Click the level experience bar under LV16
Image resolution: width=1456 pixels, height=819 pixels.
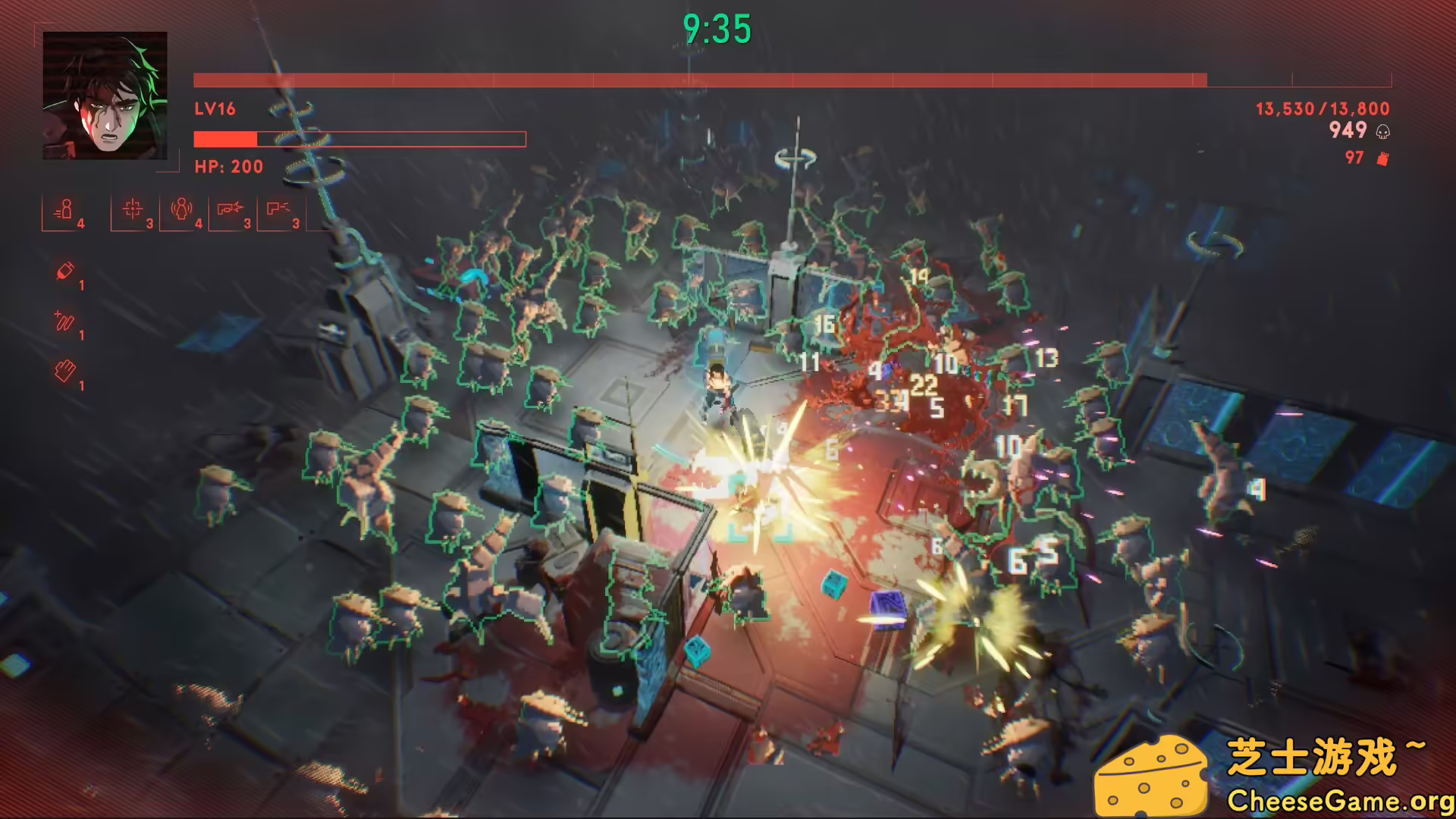359,139
